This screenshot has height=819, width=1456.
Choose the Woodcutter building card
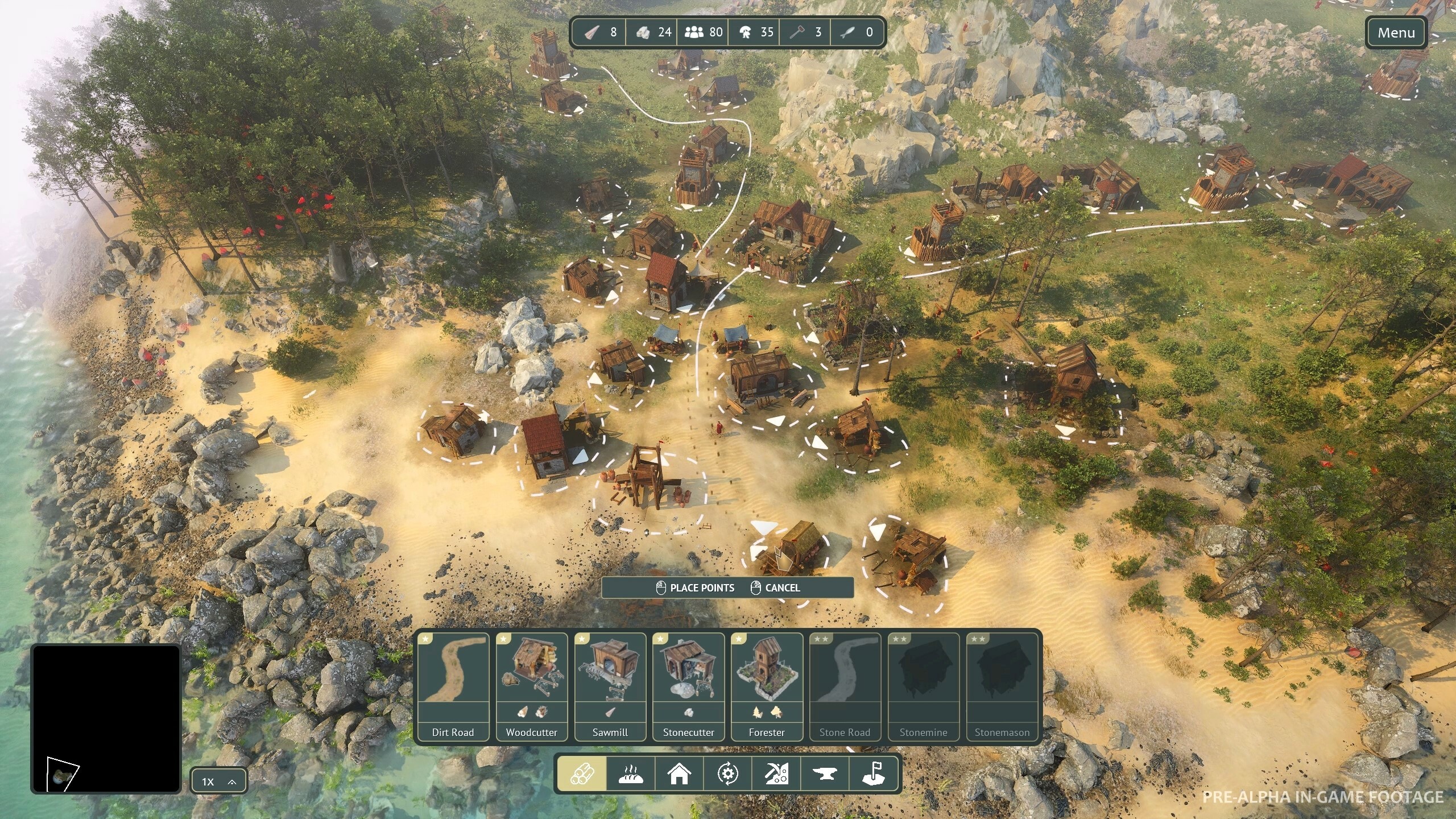click(531, 686)
